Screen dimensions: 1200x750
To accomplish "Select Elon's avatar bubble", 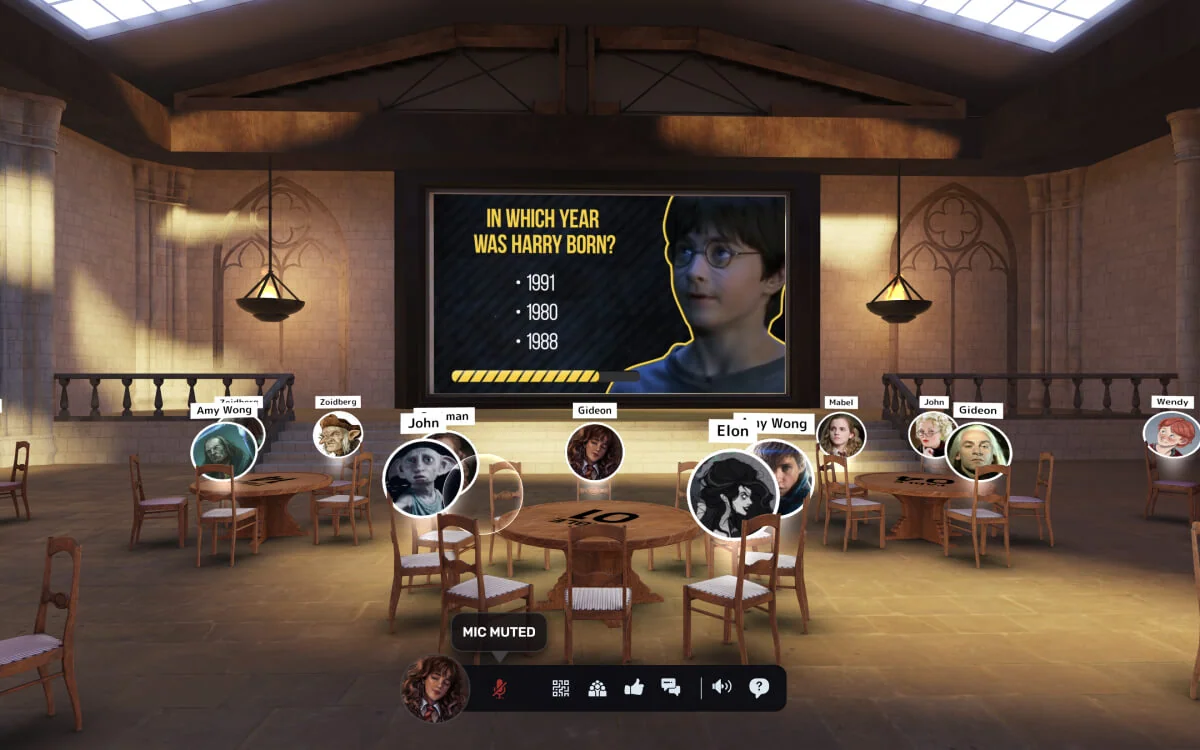I will [x=731, y=493].
